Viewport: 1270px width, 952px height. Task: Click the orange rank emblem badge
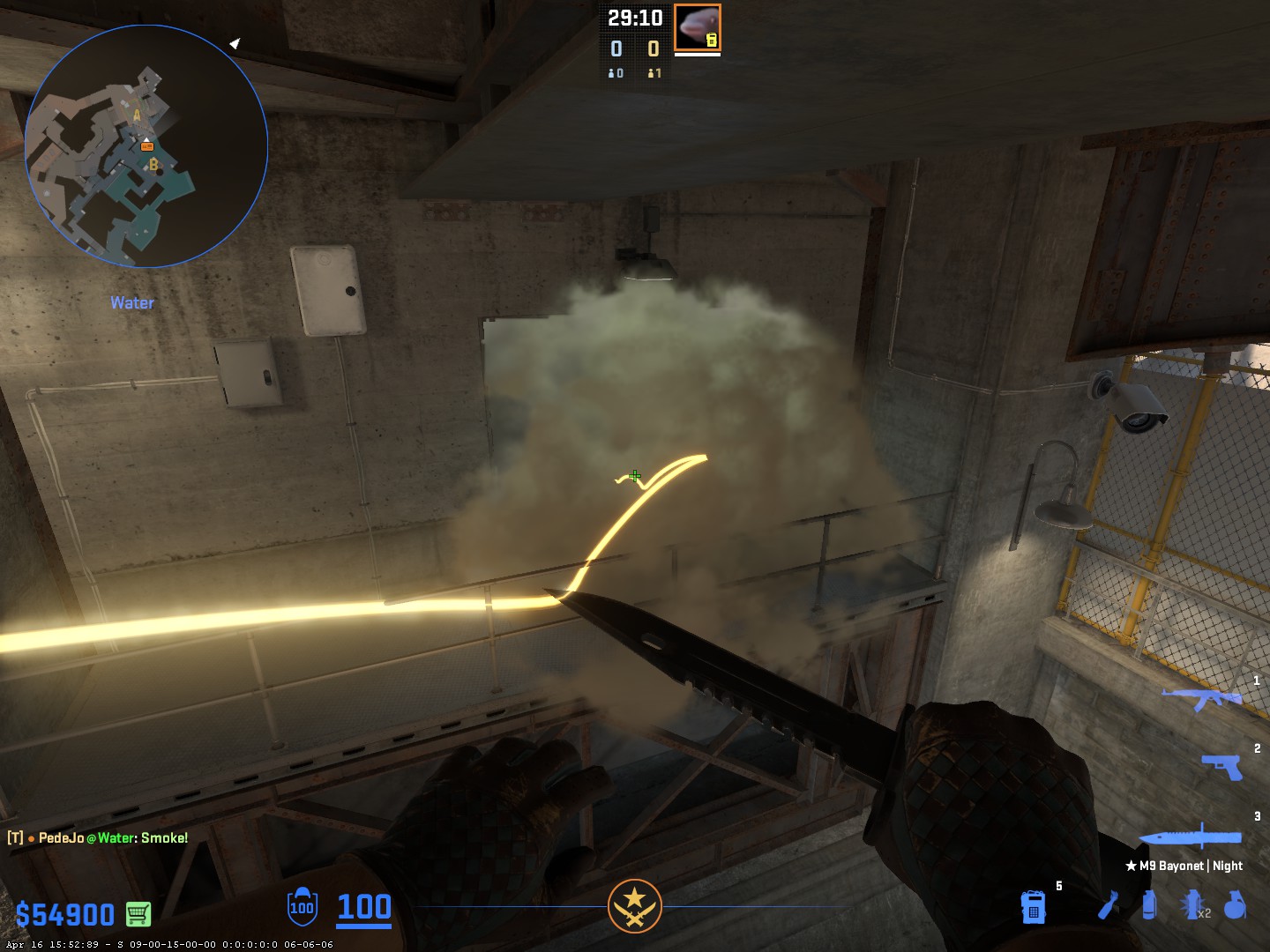[x=634, y=905]
